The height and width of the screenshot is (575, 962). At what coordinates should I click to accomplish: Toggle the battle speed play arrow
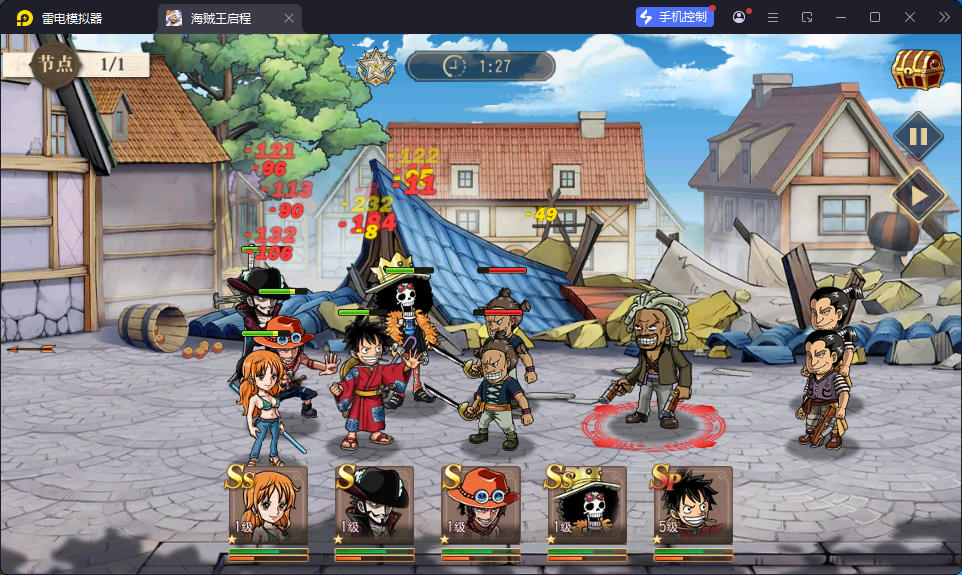coord(917,195)
